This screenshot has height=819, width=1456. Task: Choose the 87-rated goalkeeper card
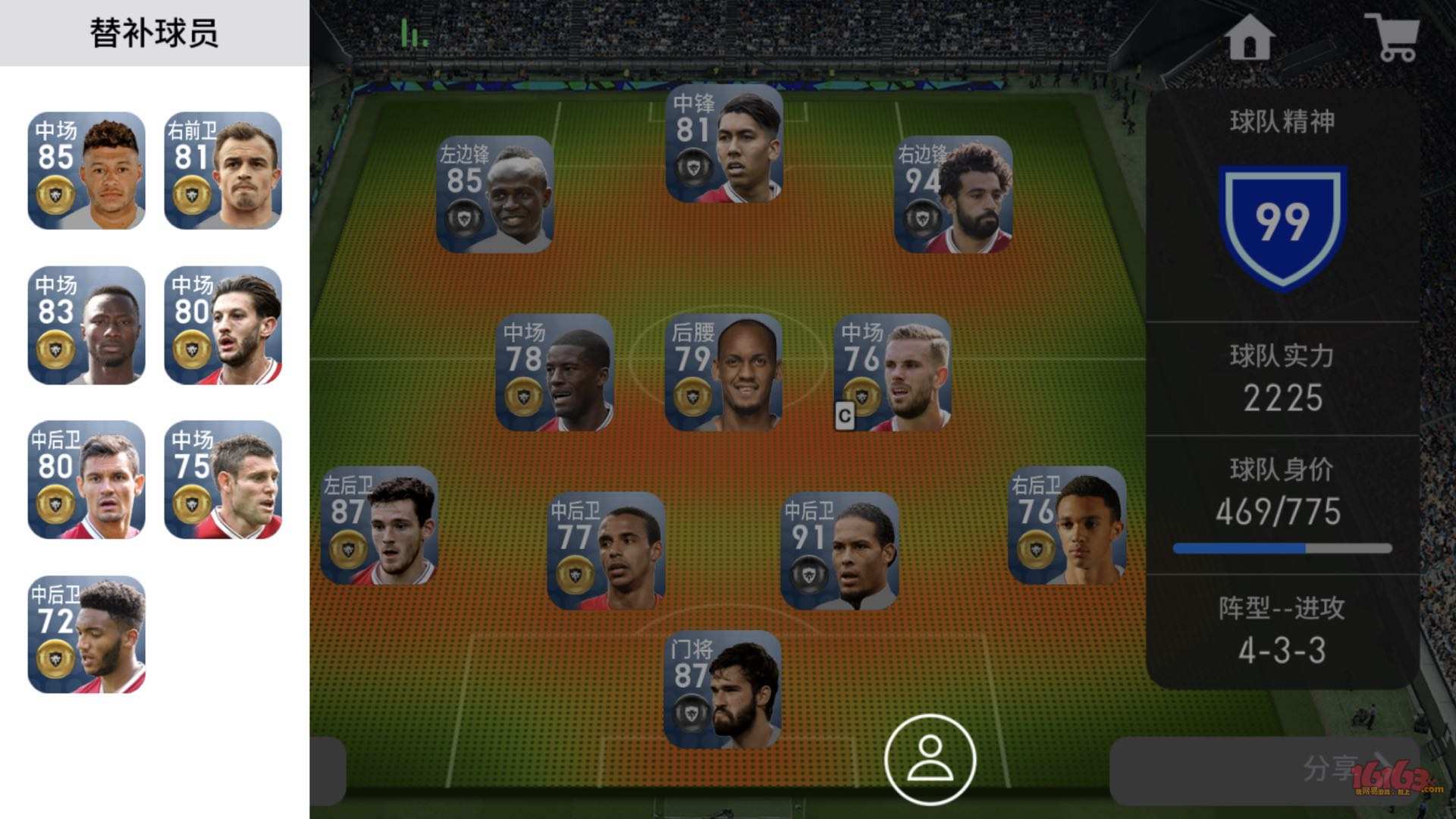click(x=722, y=689)
